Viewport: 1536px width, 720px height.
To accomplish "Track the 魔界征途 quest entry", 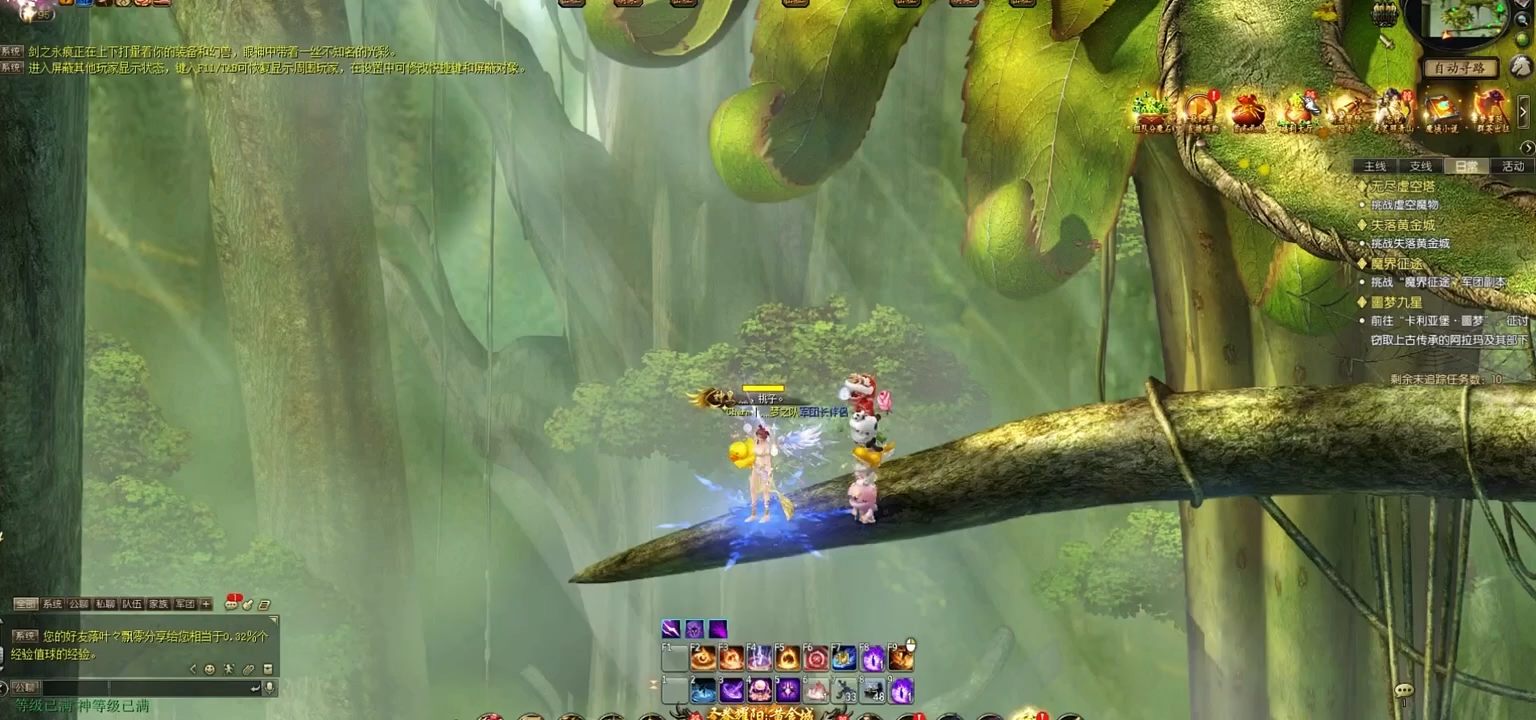I will pos(1396,263).
